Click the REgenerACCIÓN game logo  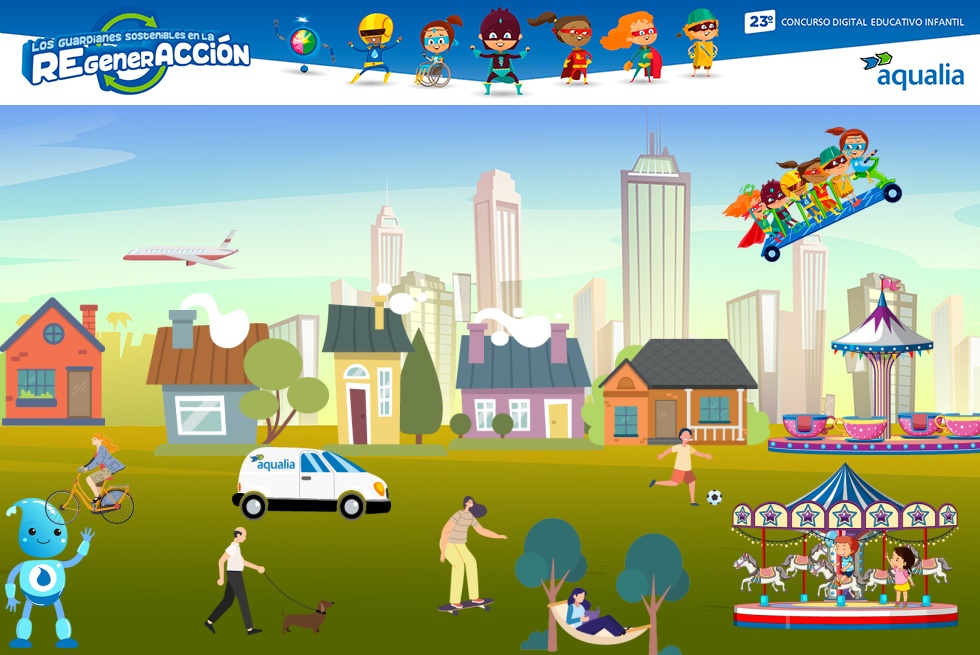(x=135, y=55)
